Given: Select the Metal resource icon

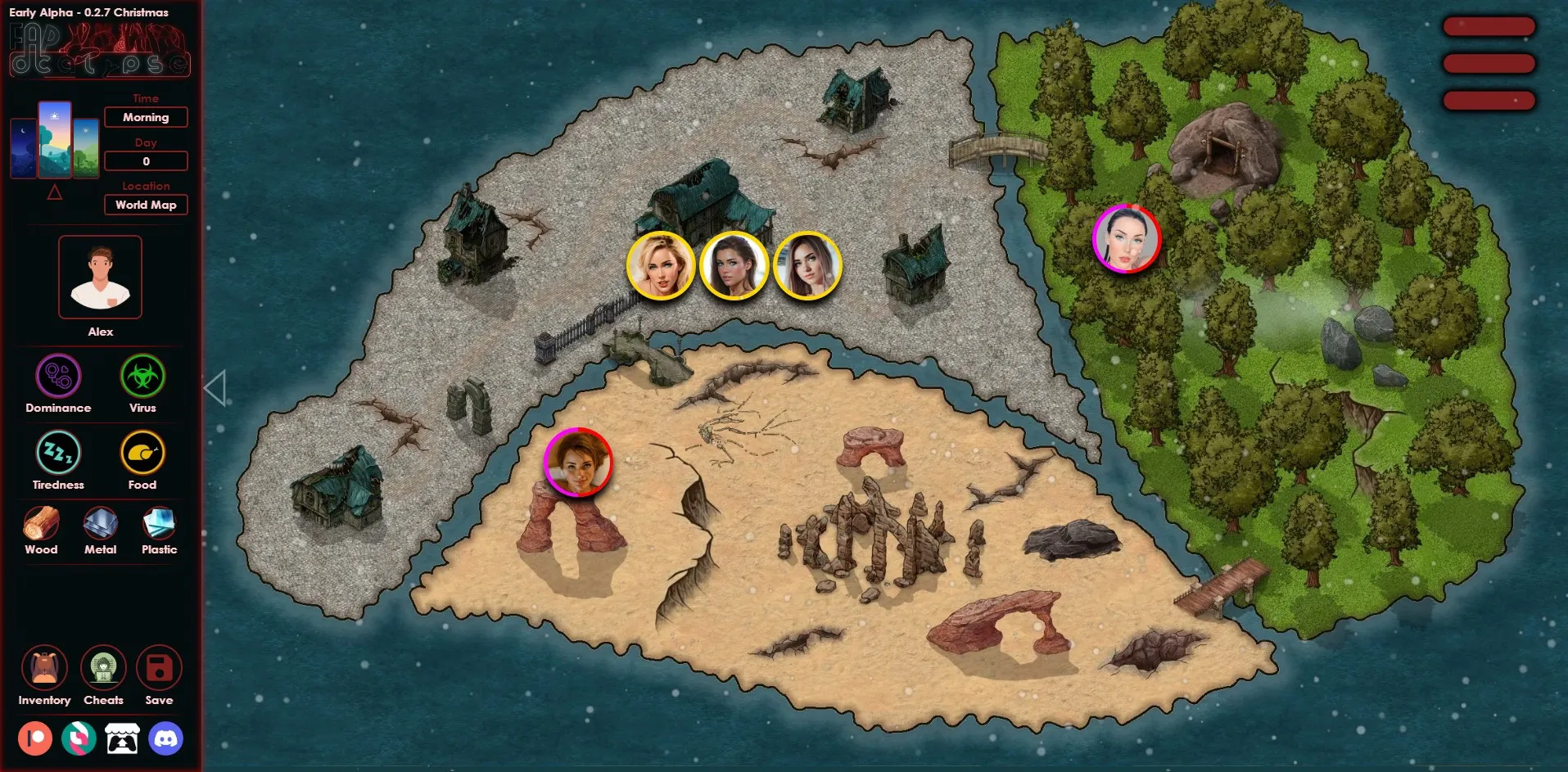Looking at the screenshot, I should [101, 524].
